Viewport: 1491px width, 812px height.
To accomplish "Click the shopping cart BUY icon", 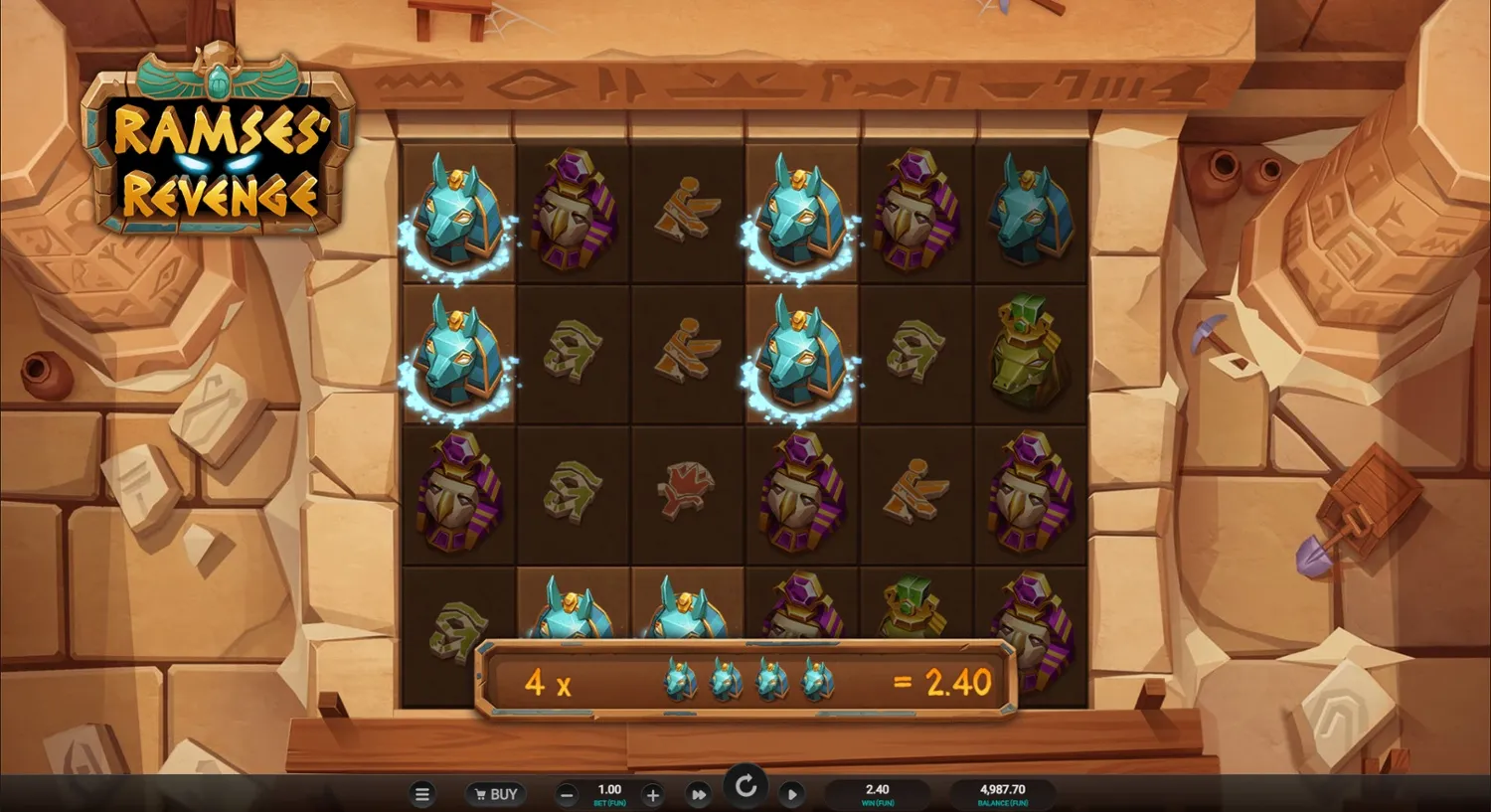I will click(480, 794).
